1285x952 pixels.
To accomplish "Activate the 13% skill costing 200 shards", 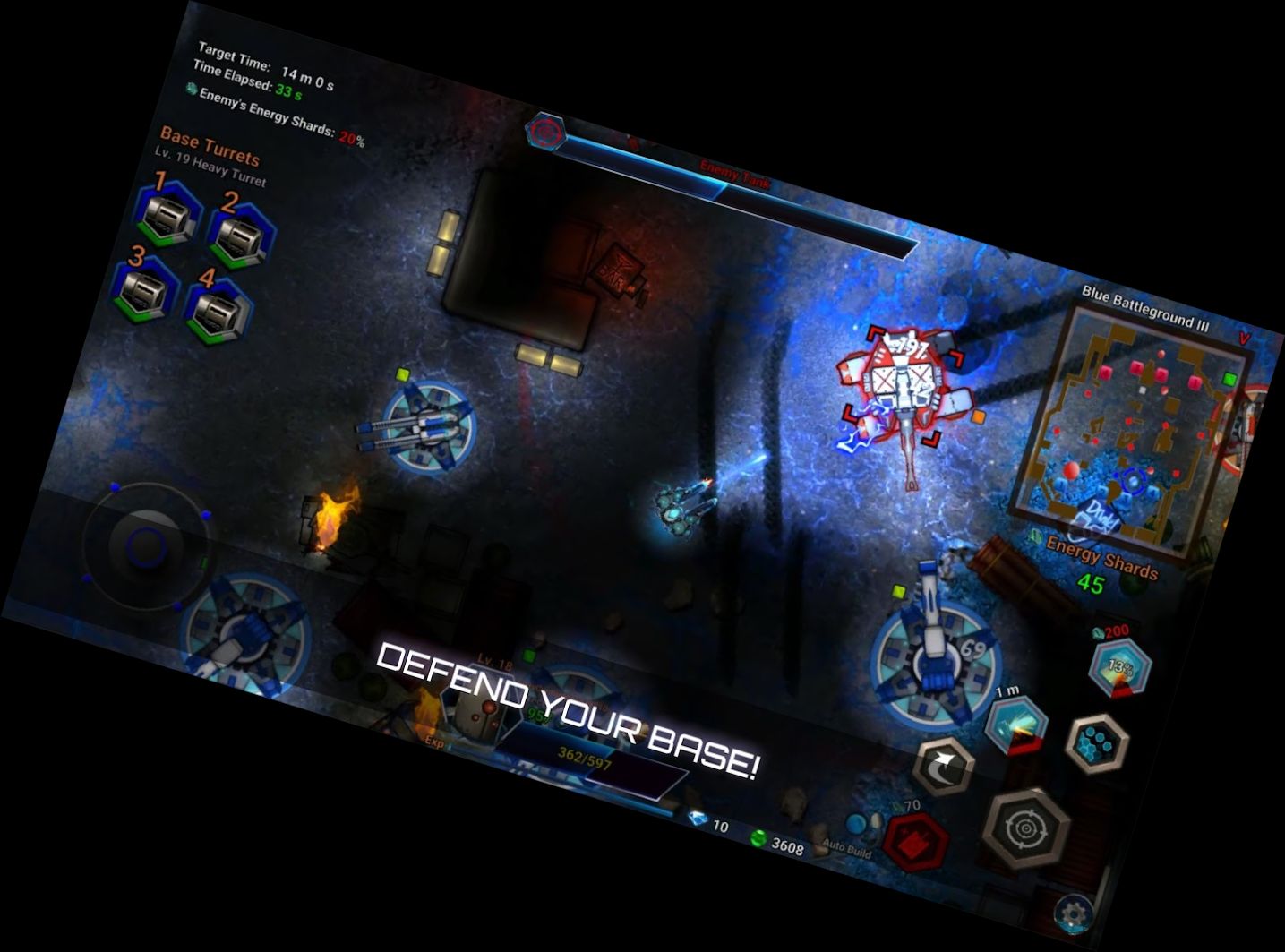I will point(1122,666).
